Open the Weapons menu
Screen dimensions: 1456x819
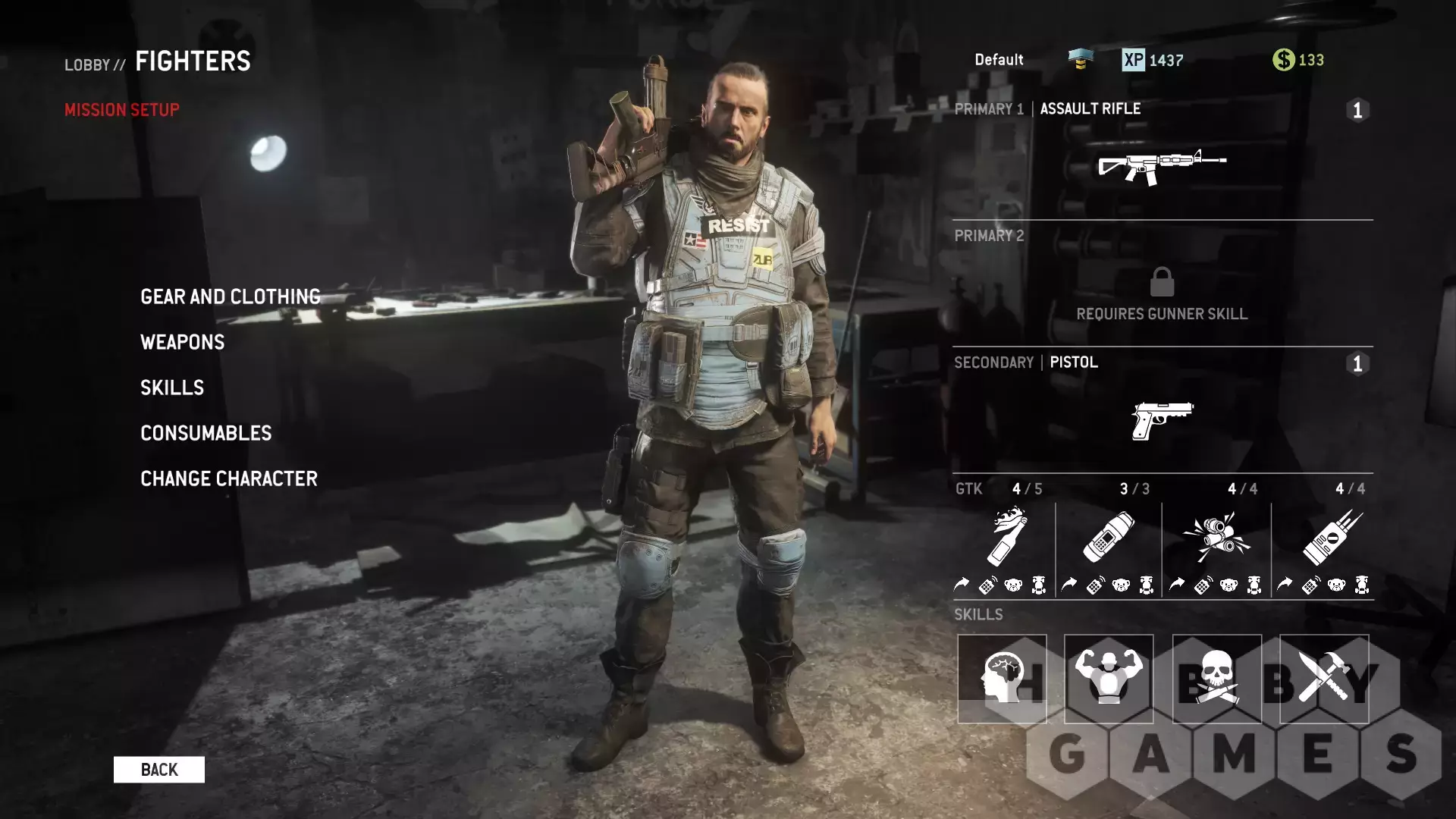pyautogui.click(x=183, y=342)
